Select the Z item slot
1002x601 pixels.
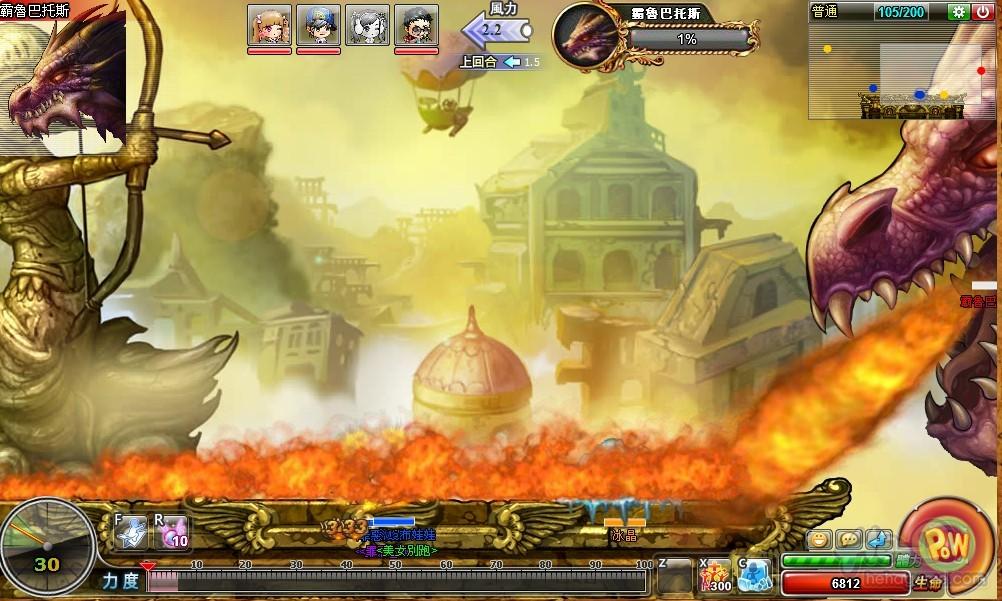coord(674,576)
